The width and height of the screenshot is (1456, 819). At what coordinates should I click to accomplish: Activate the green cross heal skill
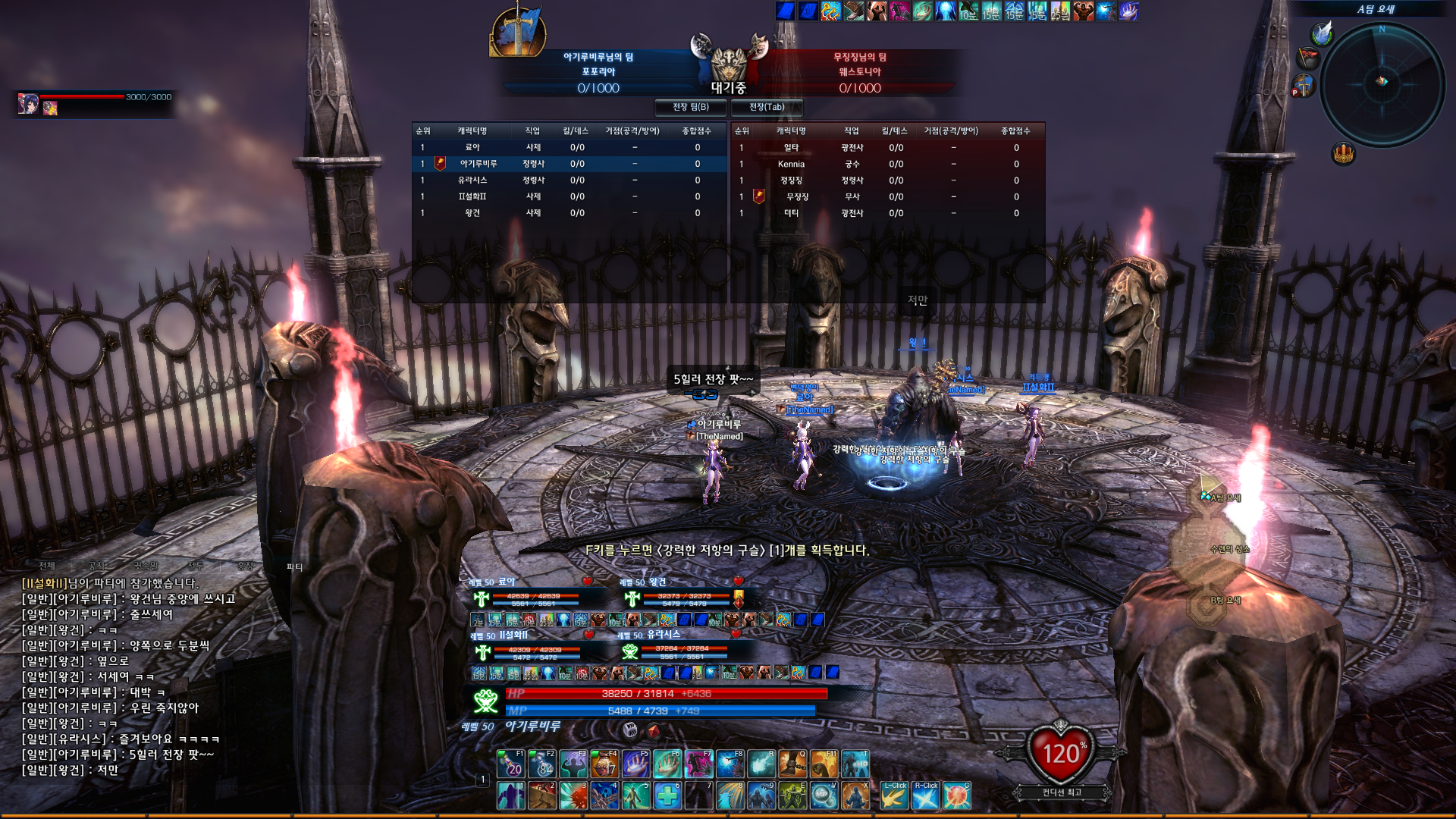coord(667,795)
